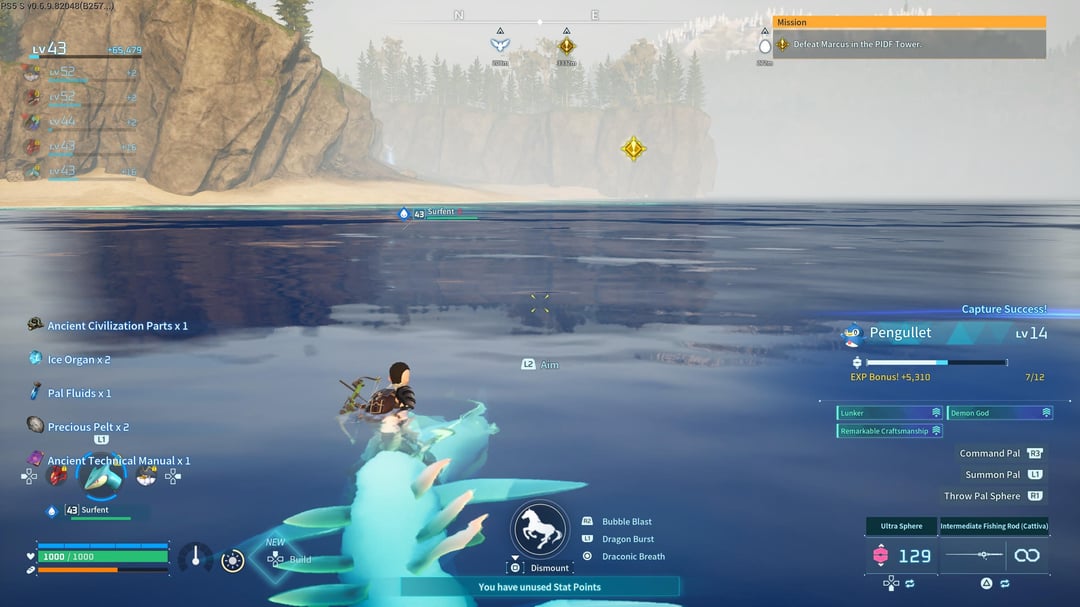Select the Intermediate Fishing Rod weapon slot
The width and height of the screenshot is (1080, 607).
[993, 526]
